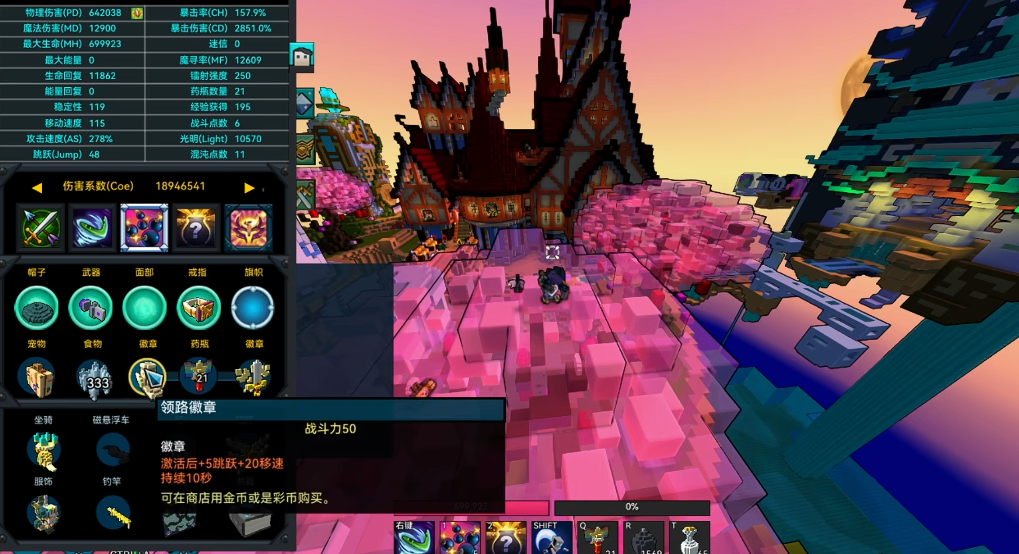Open the hat (帽子) equipment slot
1019x554 pixels.
[x=37, y=308]
